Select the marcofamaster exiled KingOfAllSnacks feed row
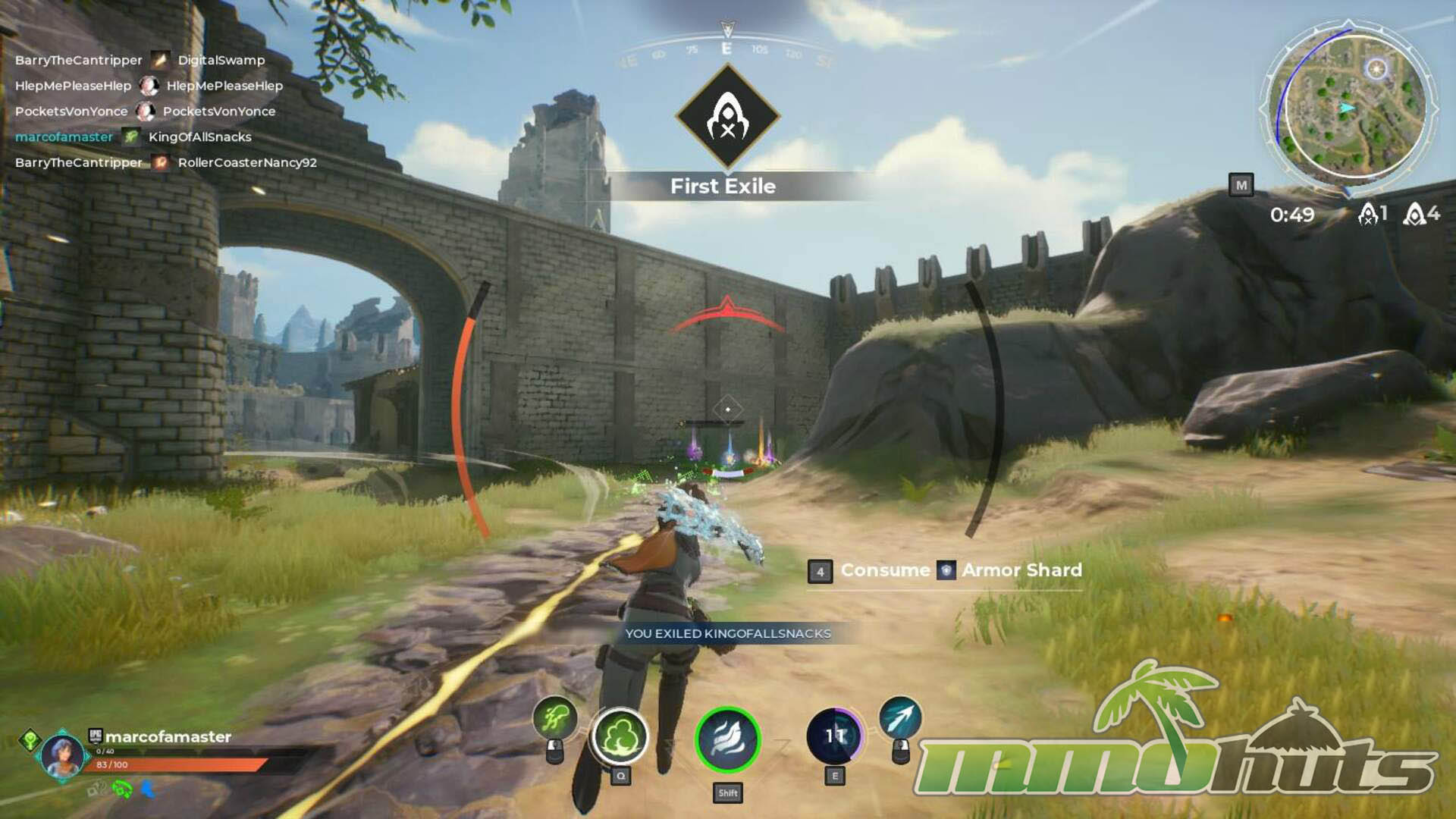 pyautogui.click(x=133, y=137)
